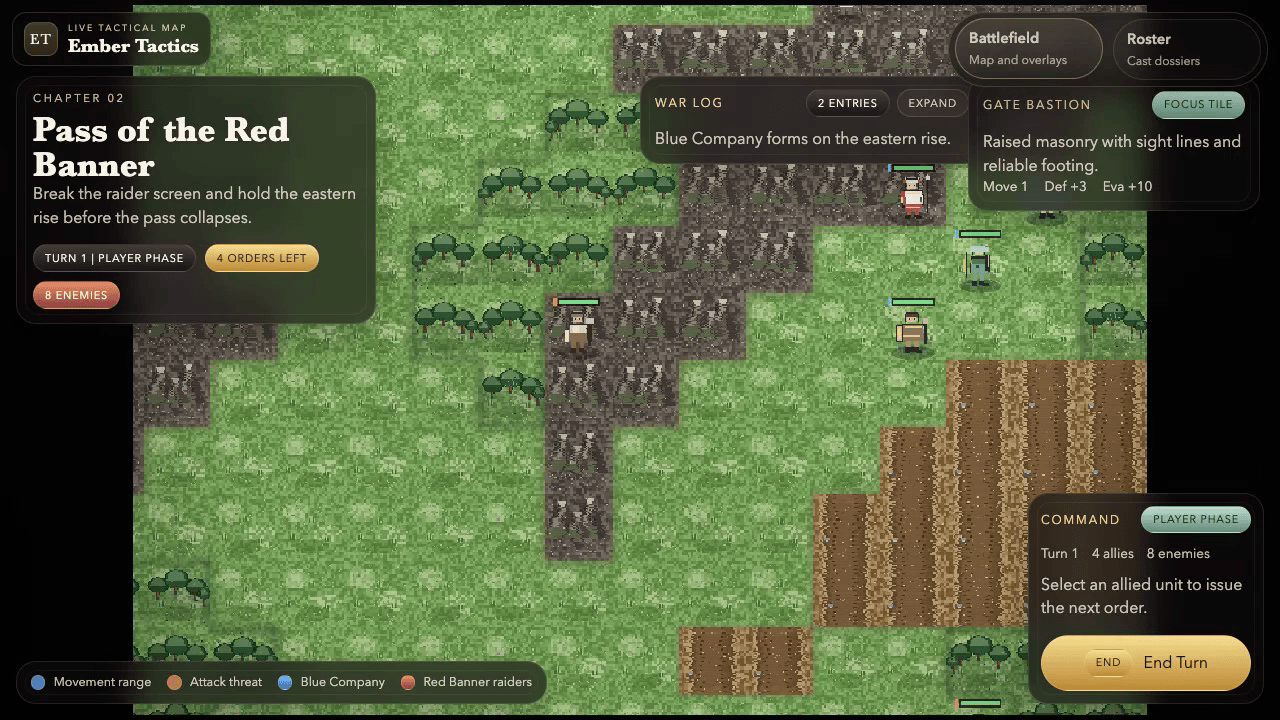Toggle the PLAYER PHASE badge in Command panel

(1196, 519)
